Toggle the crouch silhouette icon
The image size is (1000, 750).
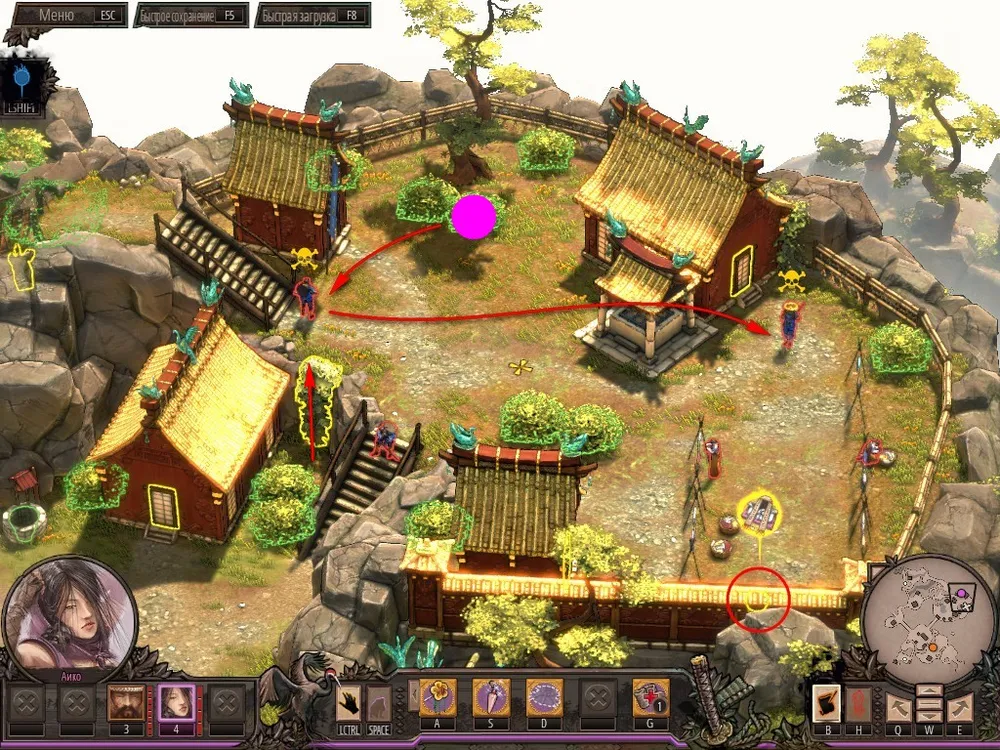[378, 701]
